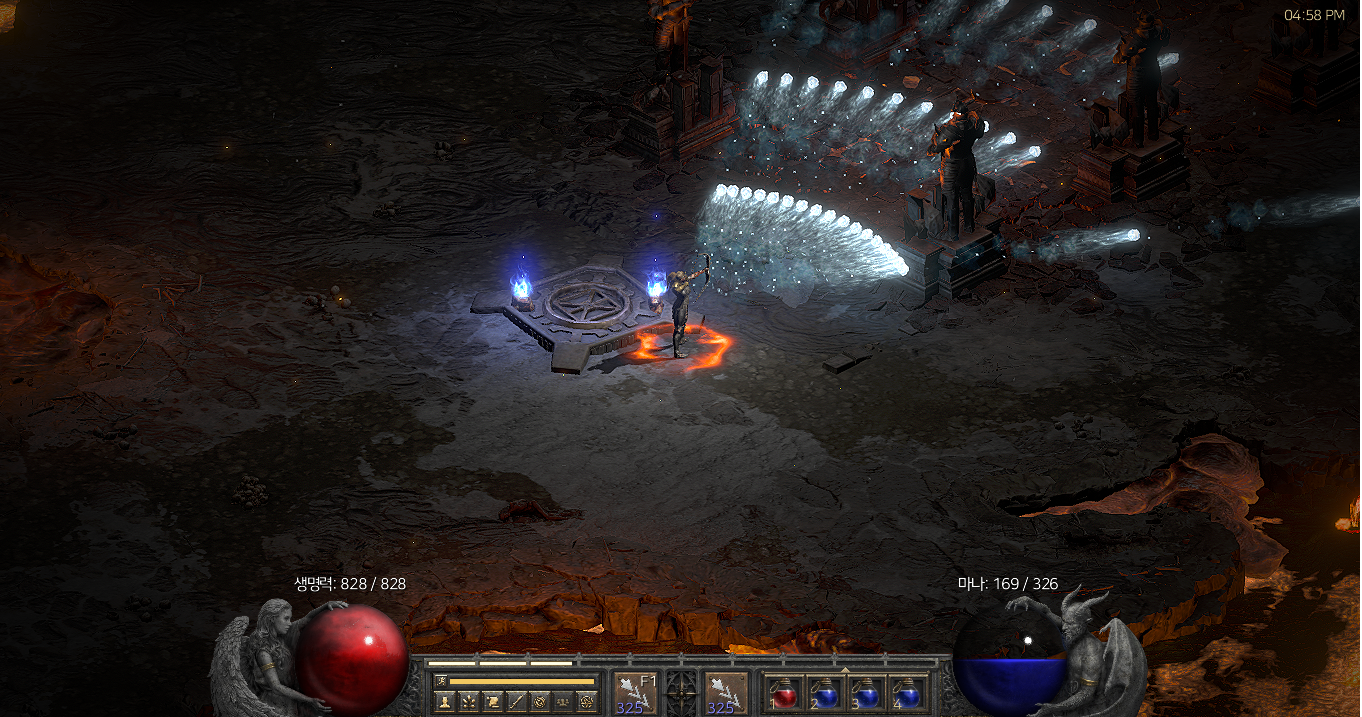Select the left-click arrow skill marked F1
Screen dimensions: 1362x717
pos(635,693)
